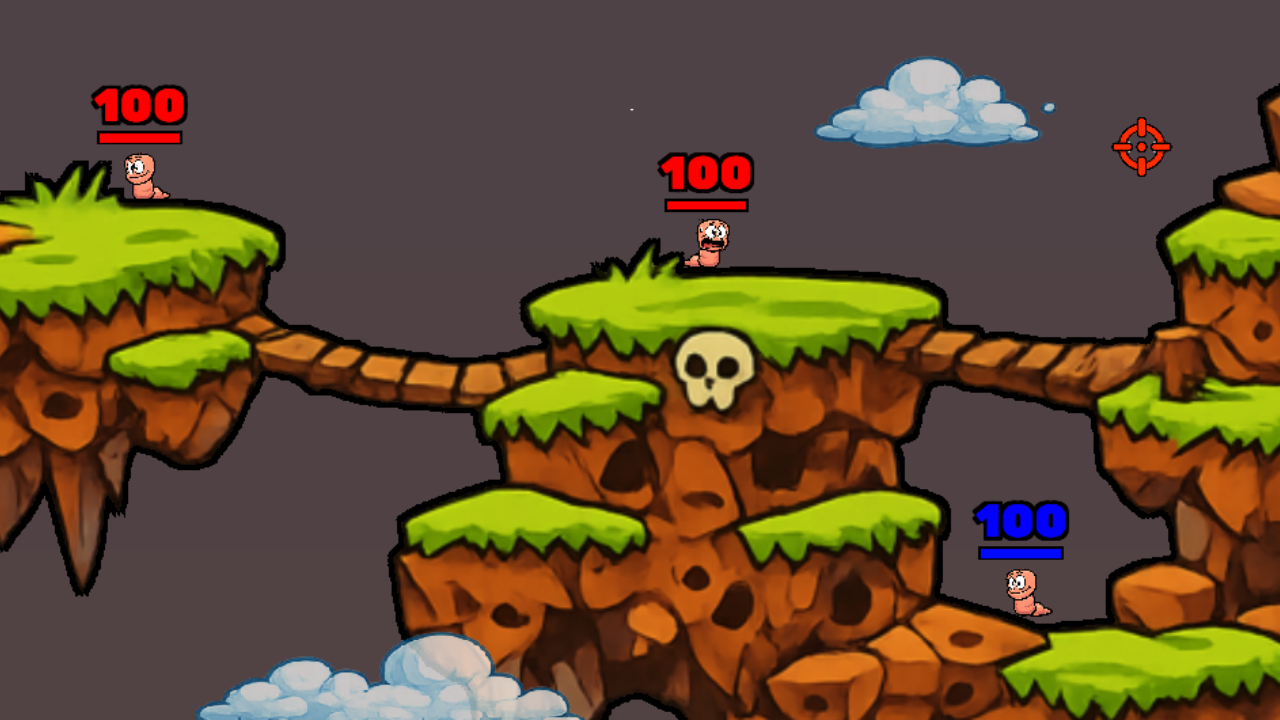Click the center of the crosshair's red dot
The width and height of the screenshot is (1280, 720).
[1141, 147]
